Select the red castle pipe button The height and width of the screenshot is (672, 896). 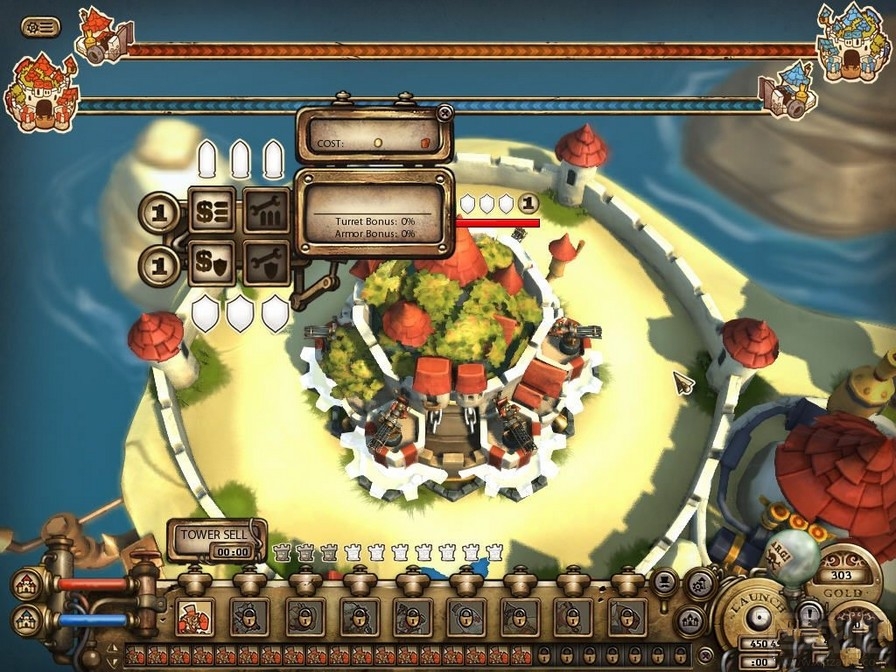tap(27, 584)
